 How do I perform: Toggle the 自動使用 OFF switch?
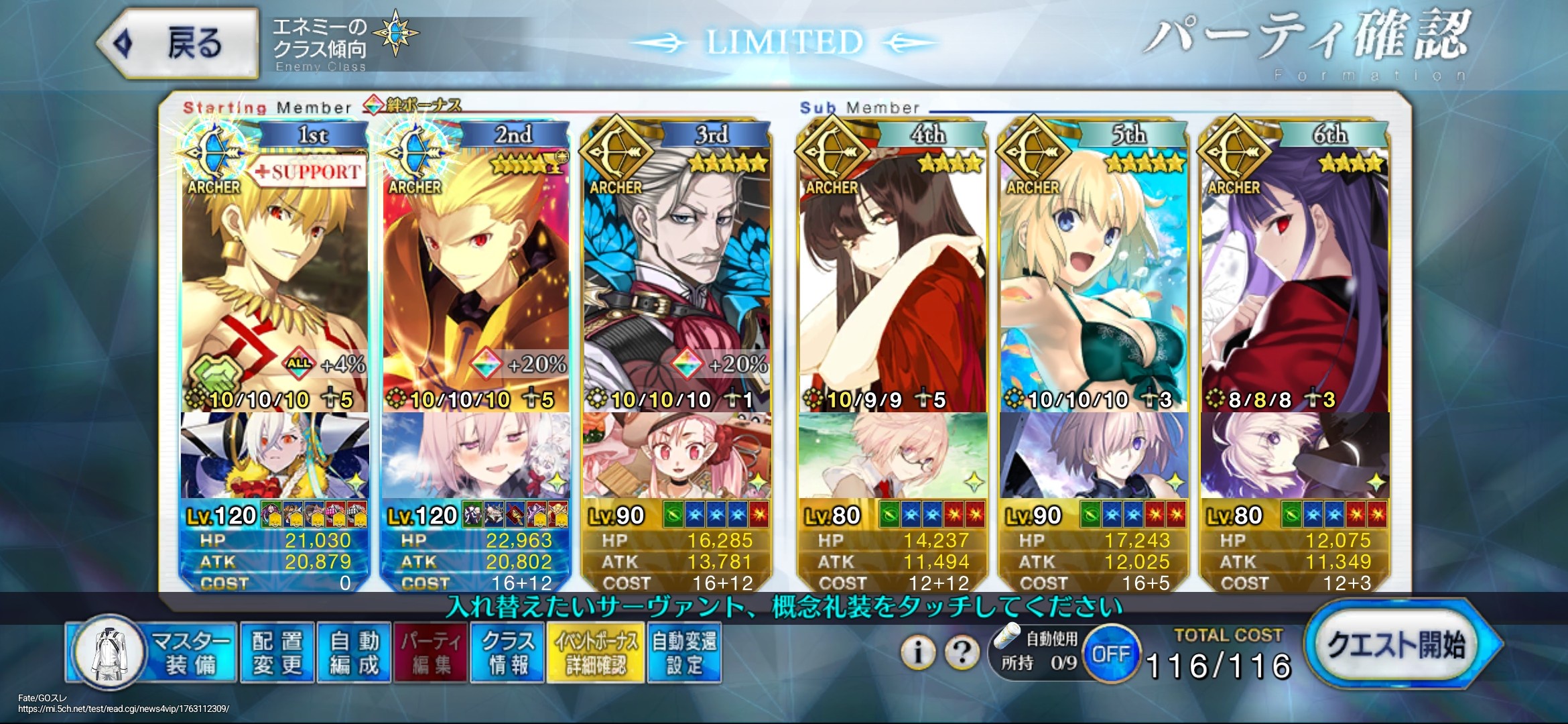[1111, 654]
